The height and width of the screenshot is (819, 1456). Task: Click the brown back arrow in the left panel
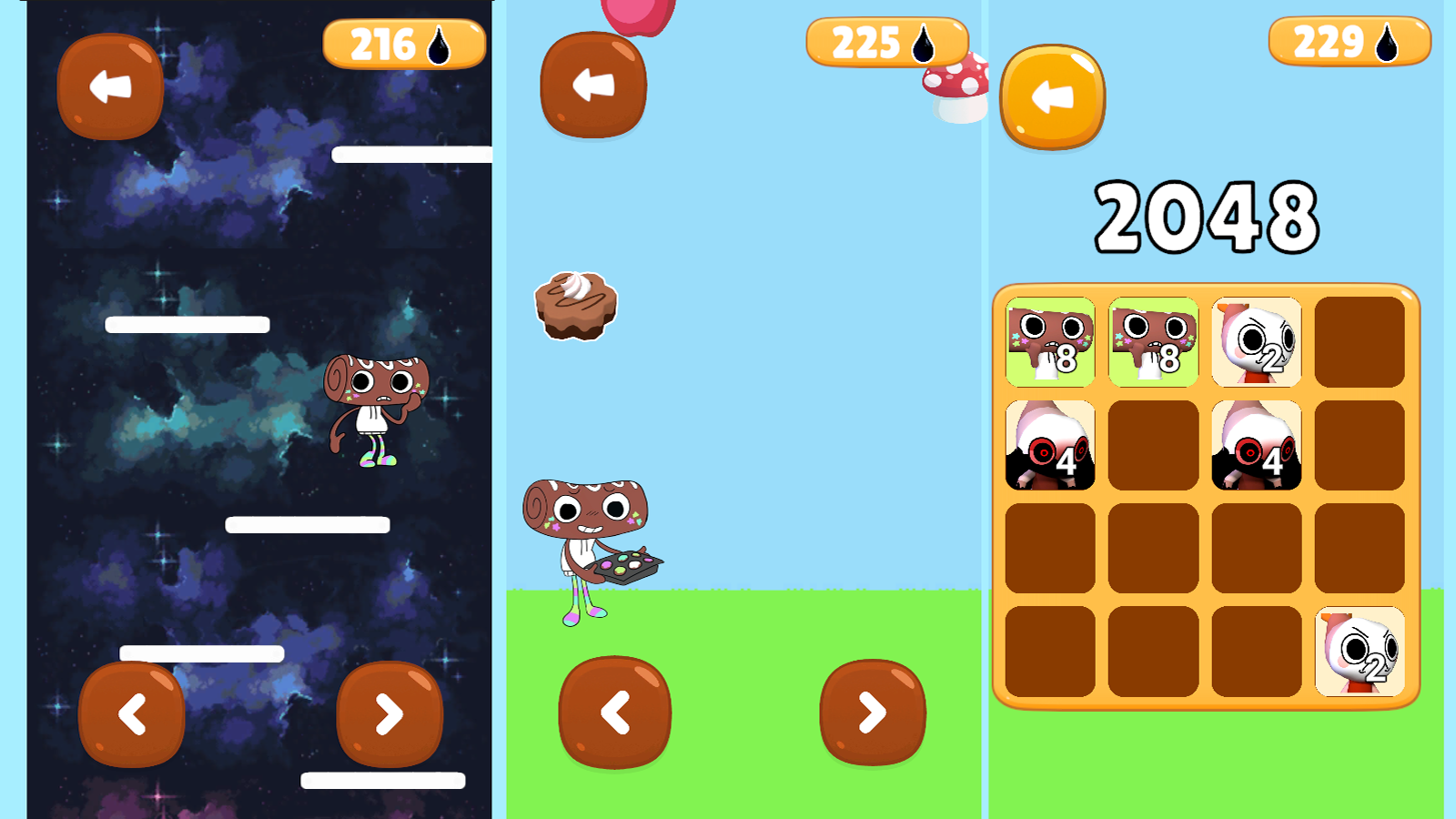pyautogui.click(x=109, y=88)
